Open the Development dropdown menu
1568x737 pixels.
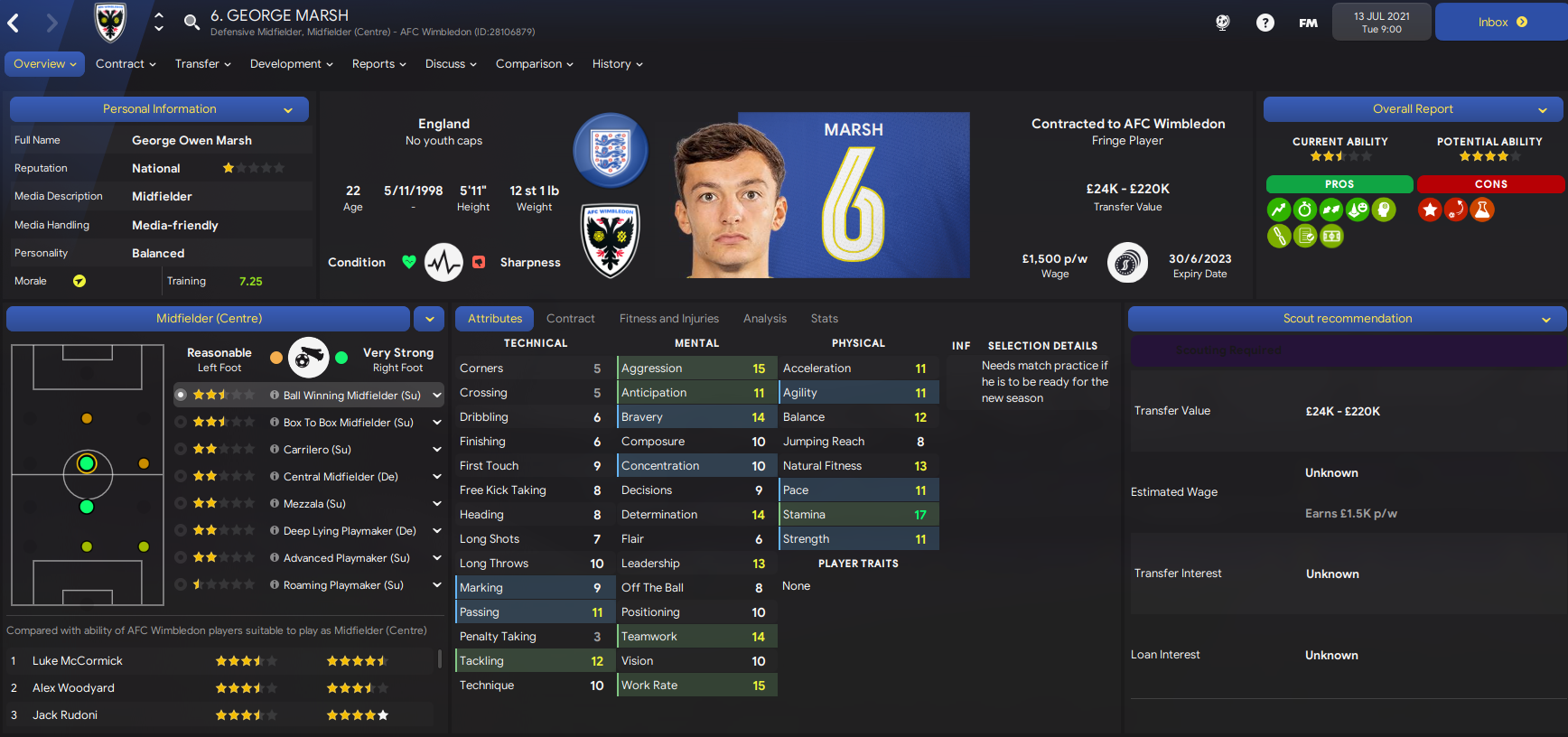click(x=291, y=64)
